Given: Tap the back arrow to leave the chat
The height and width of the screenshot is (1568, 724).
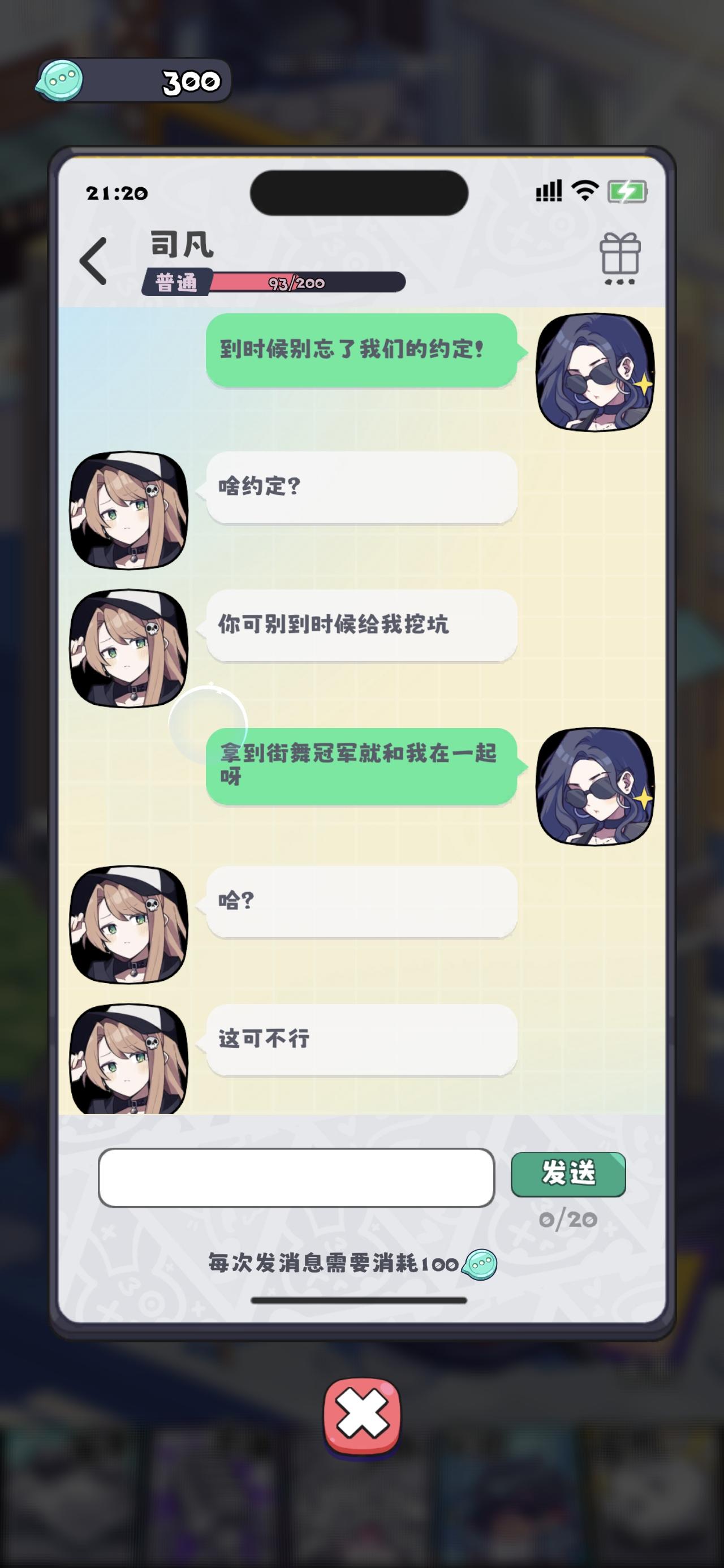Looking at the screenshot, I should (93, 258).
